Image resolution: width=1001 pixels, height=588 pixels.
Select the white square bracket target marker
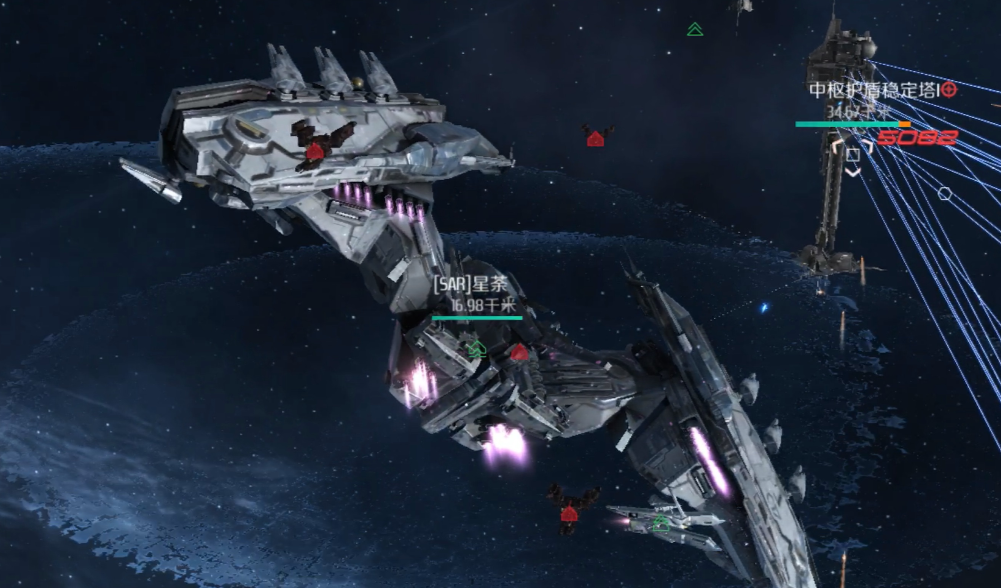pyautogui.click(x=853, y=155)
